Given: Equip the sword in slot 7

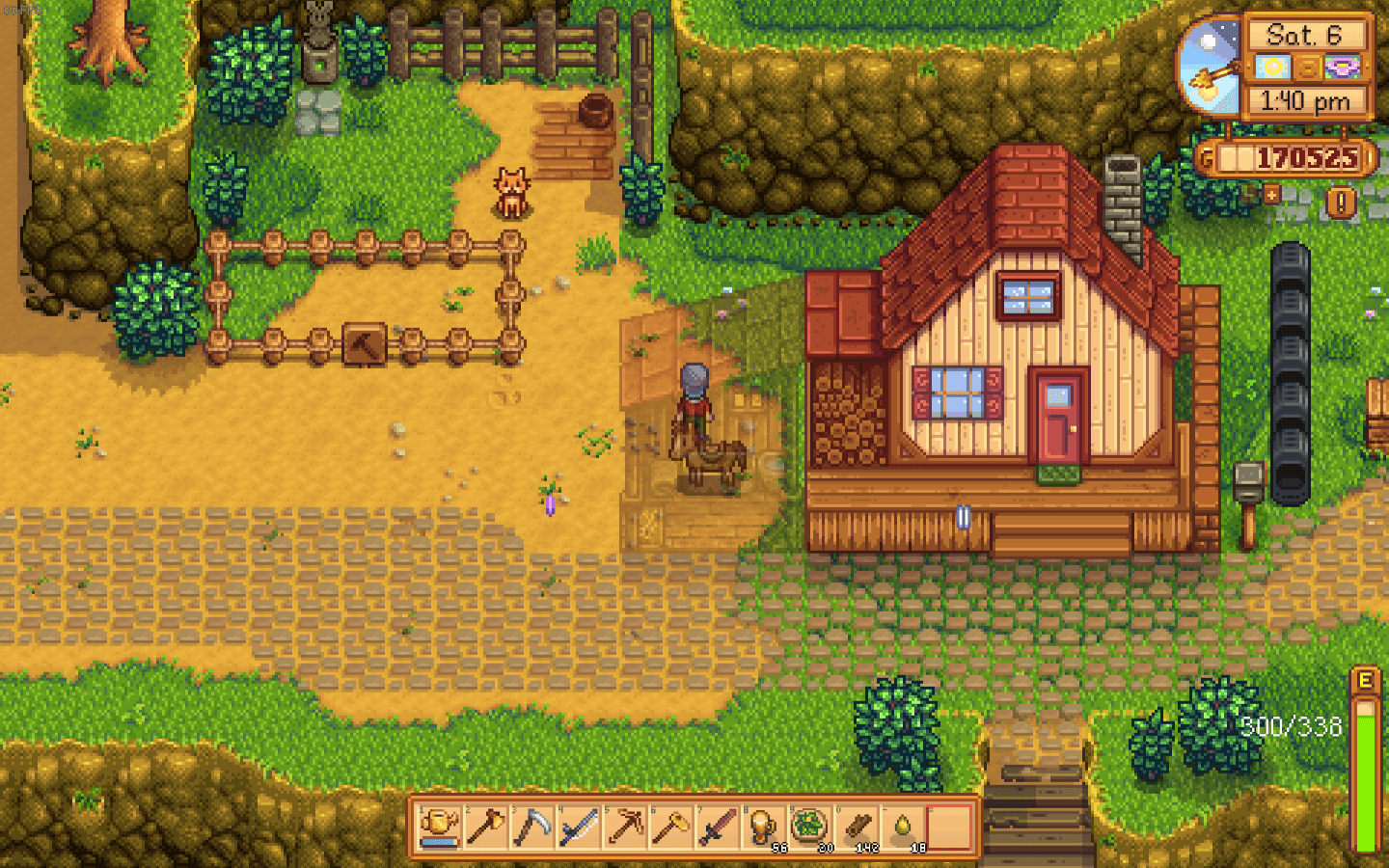Looking at the screenshot, I should pos(719,829).
